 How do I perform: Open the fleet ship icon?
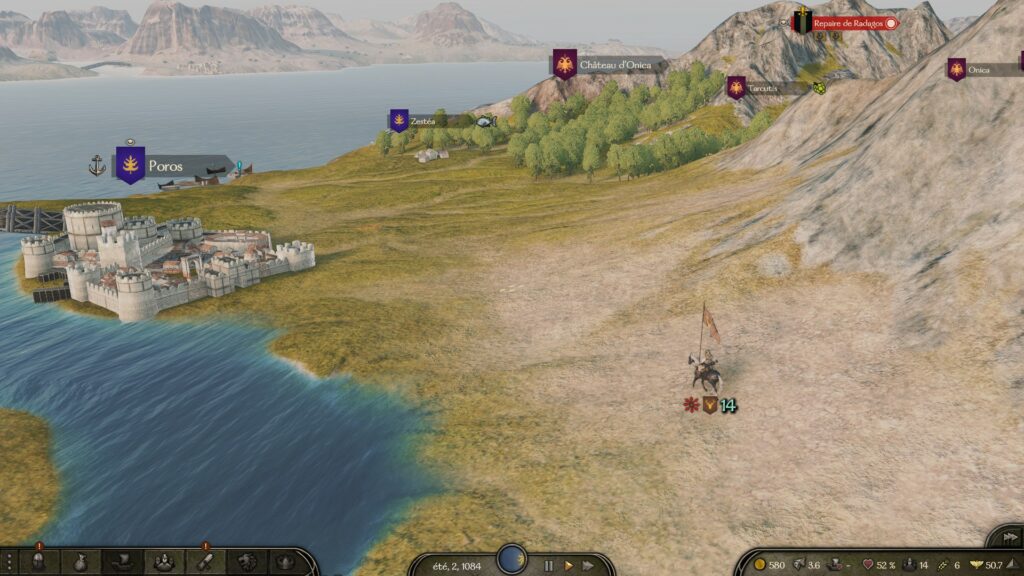coord(121,562)
